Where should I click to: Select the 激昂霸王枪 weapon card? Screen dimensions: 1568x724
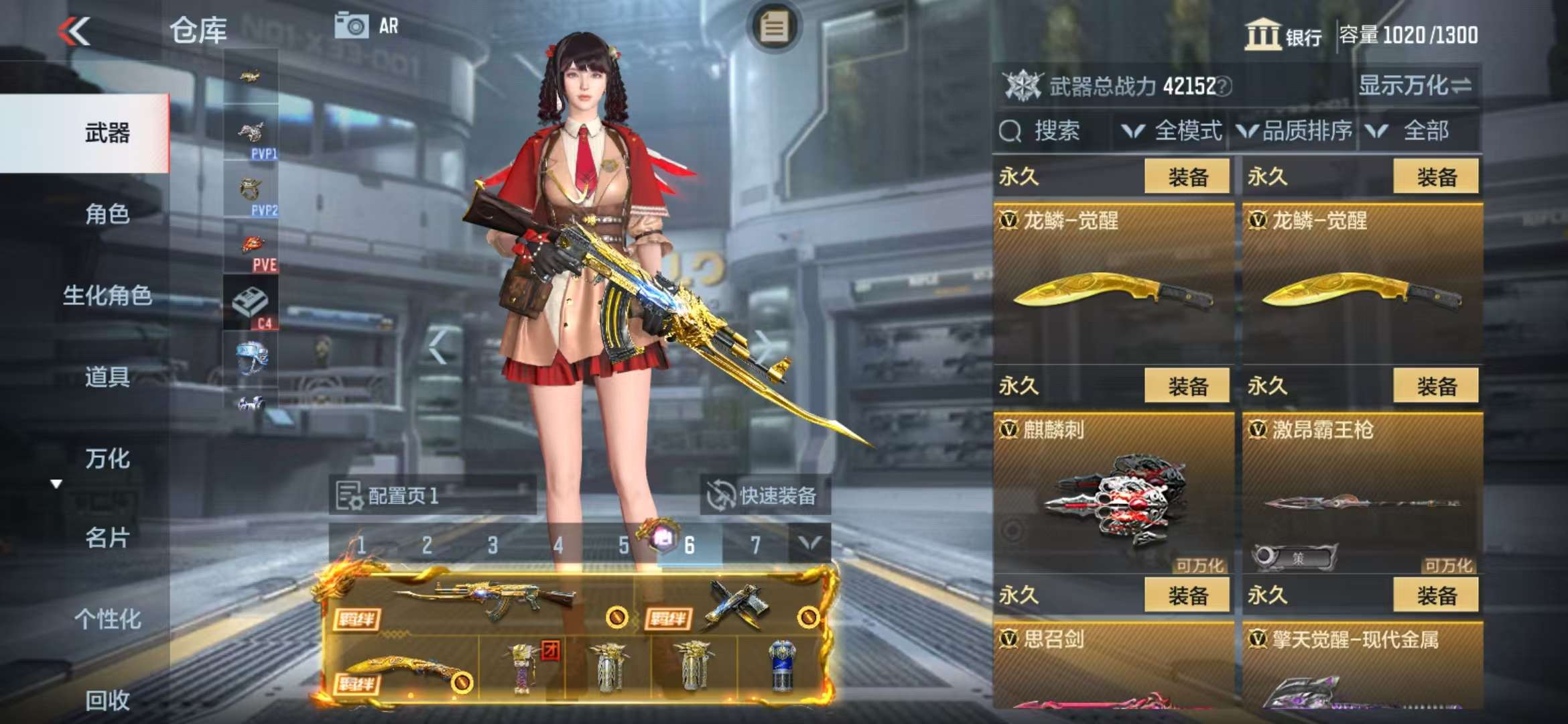[1362, 493]
